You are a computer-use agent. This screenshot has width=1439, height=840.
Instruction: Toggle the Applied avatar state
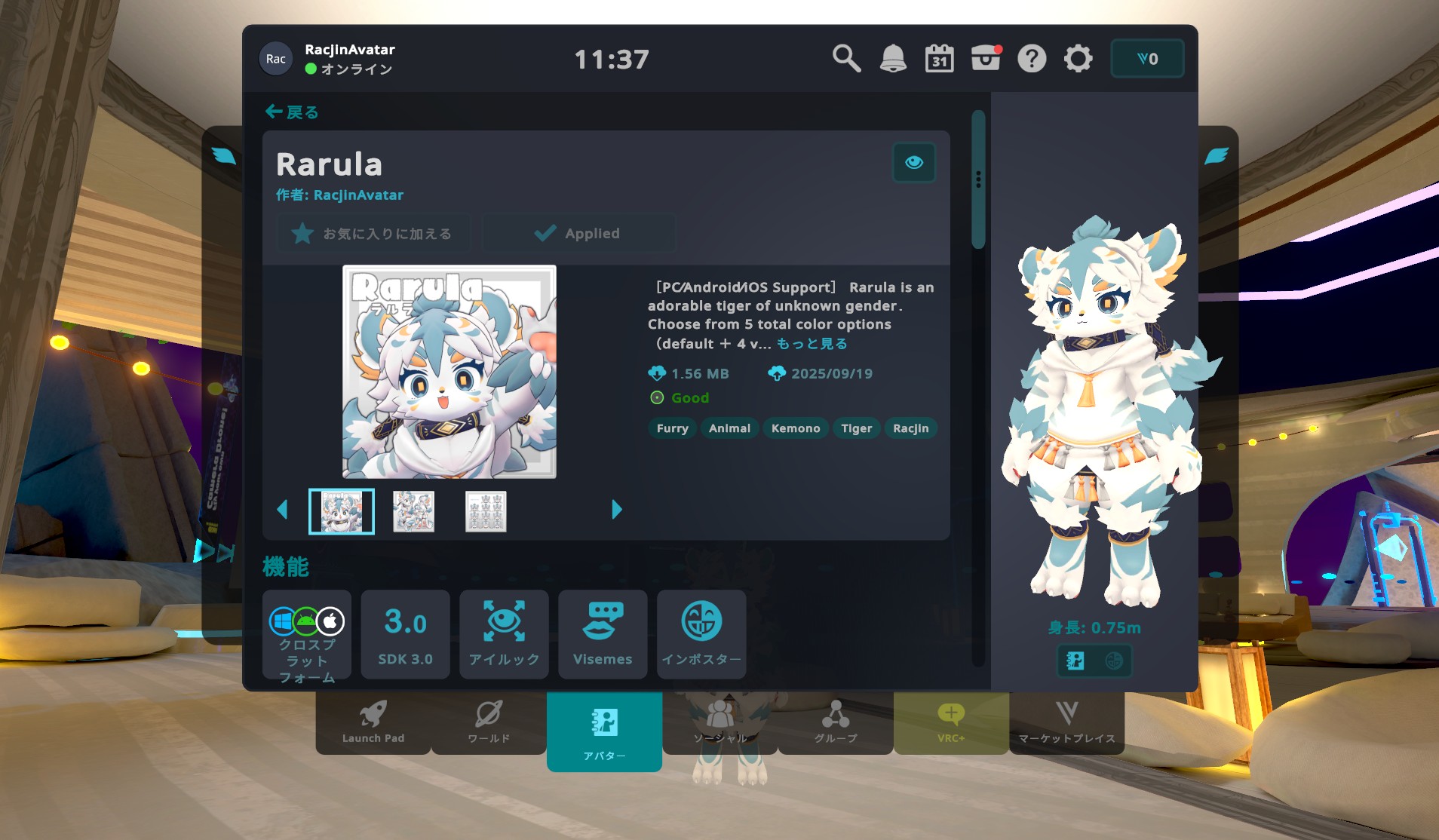(578, 232)
